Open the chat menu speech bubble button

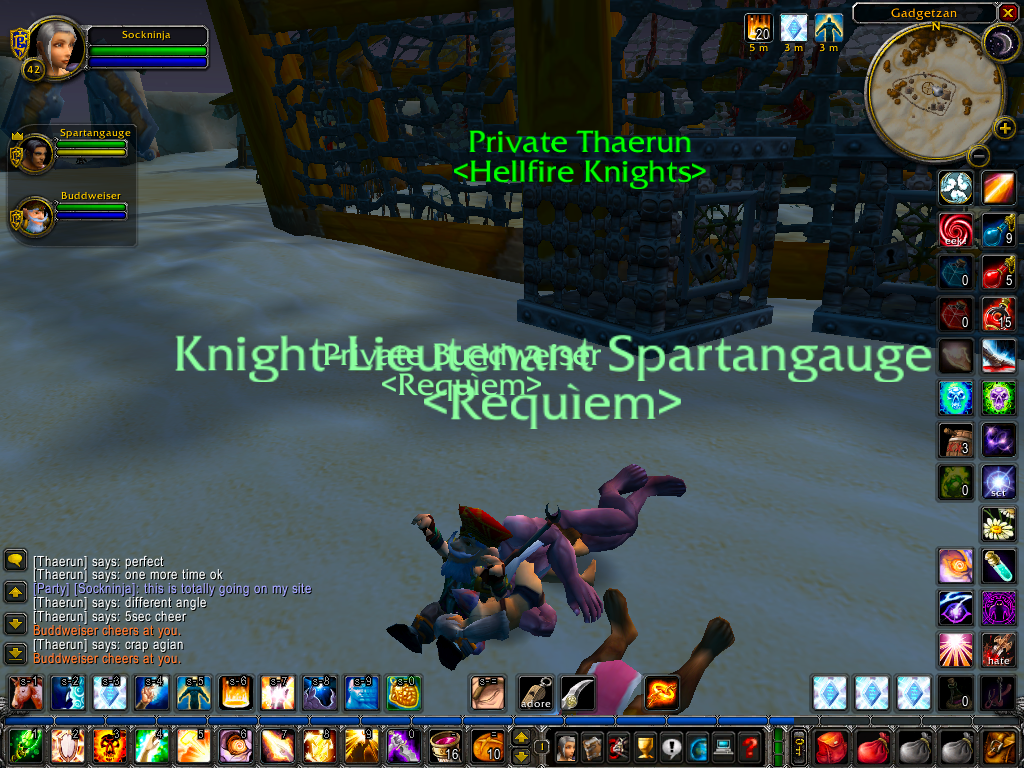click(16, 560)
